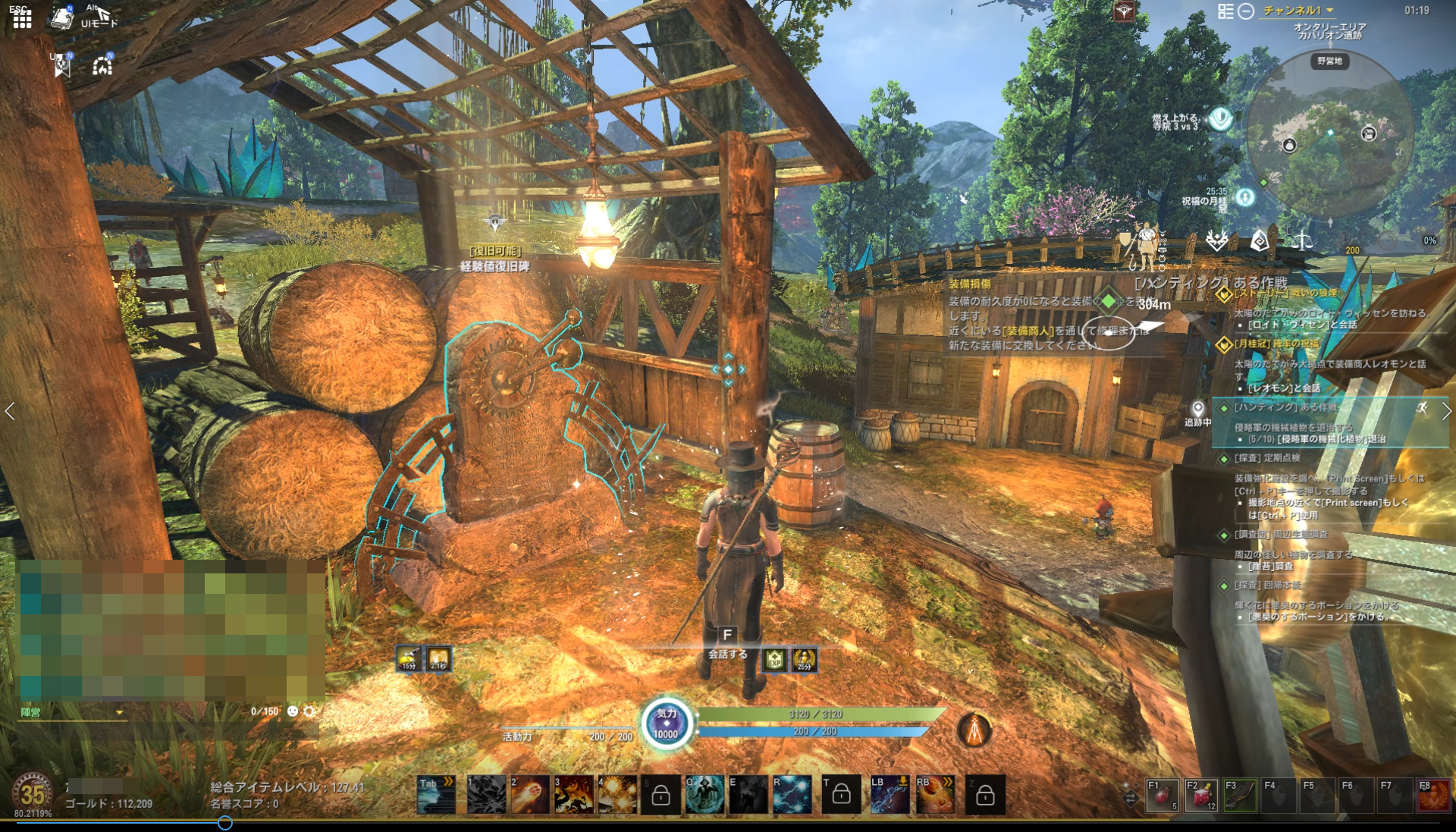Open the チャンネル1 channel dropdown
1456x832 pixels.
[x=1298, y=11]
